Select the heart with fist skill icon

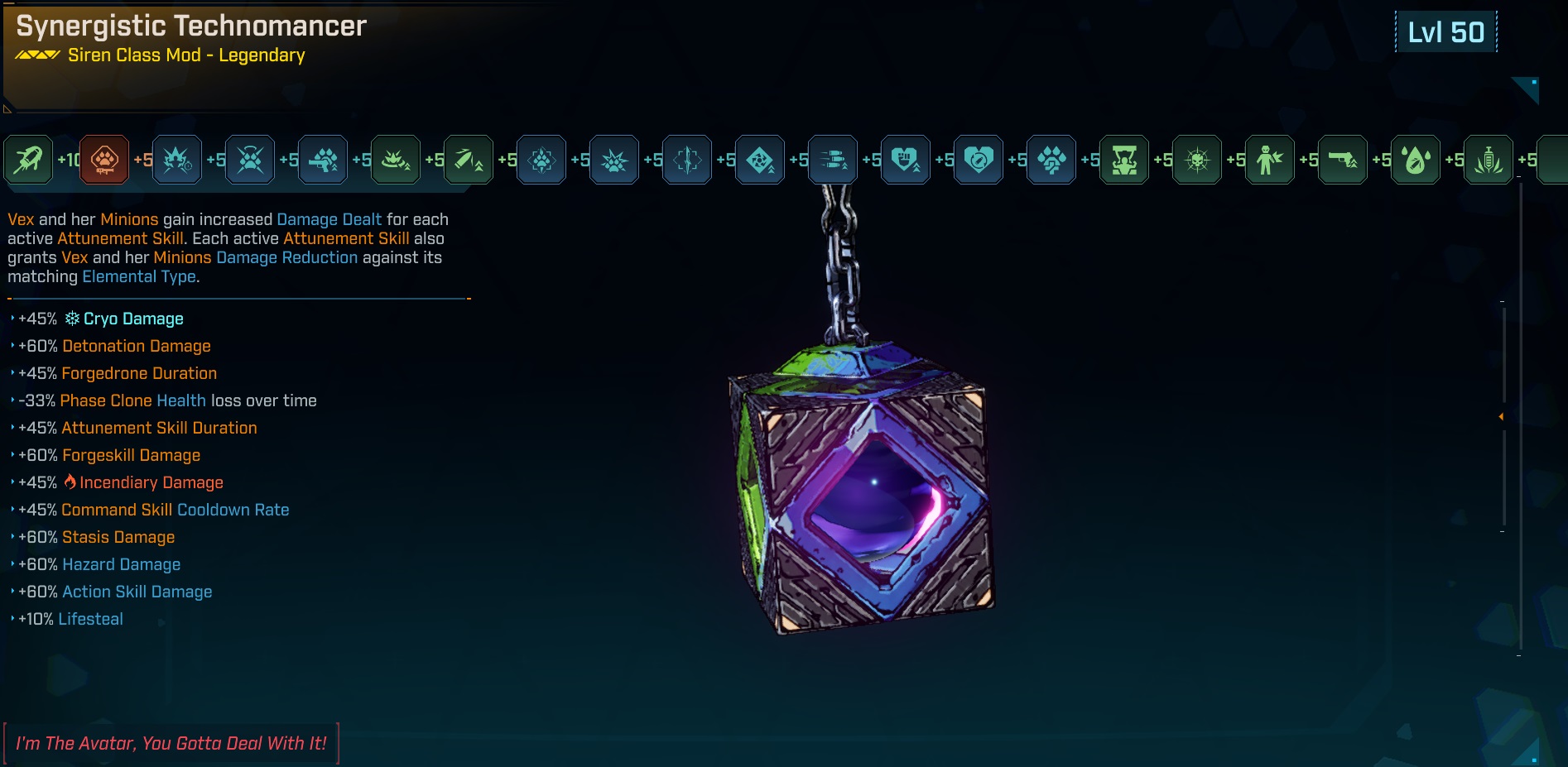coord(906,159)
